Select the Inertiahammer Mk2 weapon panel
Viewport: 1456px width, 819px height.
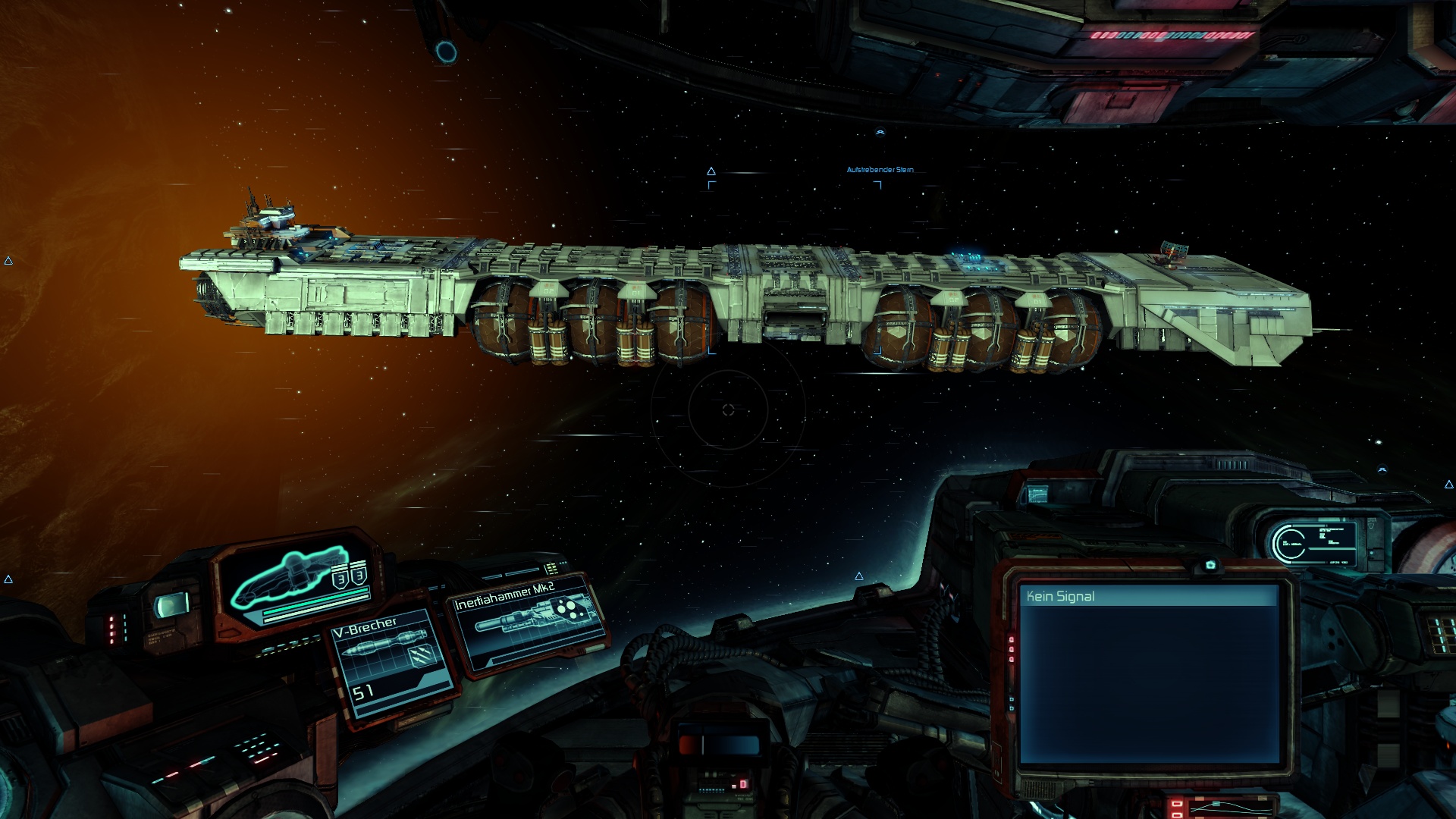tap(528, 622)
